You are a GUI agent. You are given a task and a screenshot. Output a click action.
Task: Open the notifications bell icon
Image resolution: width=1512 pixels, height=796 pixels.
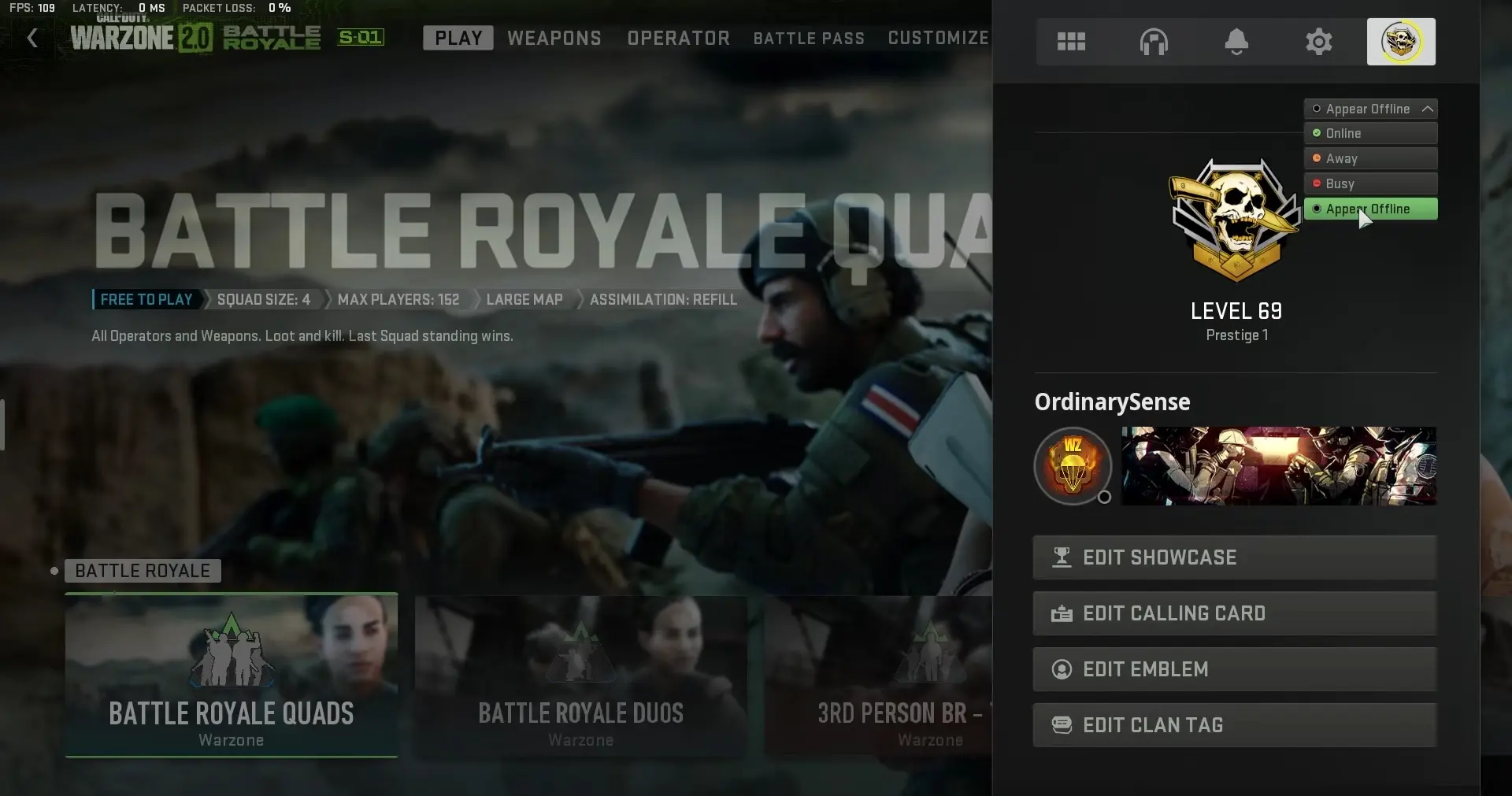pyautogui.click(x=1236, y=41)
